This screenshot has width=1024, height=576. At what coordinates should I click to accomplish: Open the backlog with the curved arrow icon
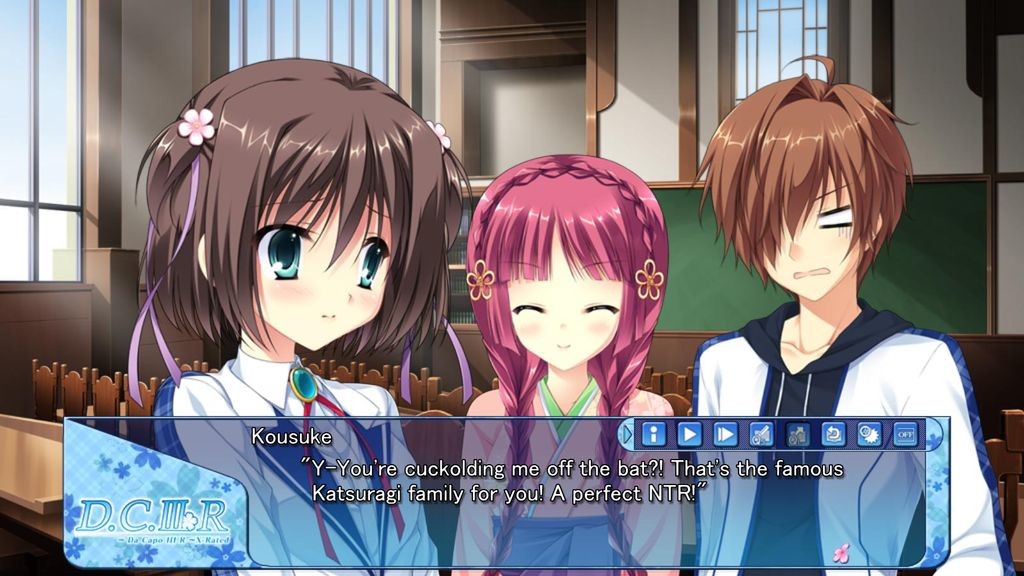click(834, 434)
